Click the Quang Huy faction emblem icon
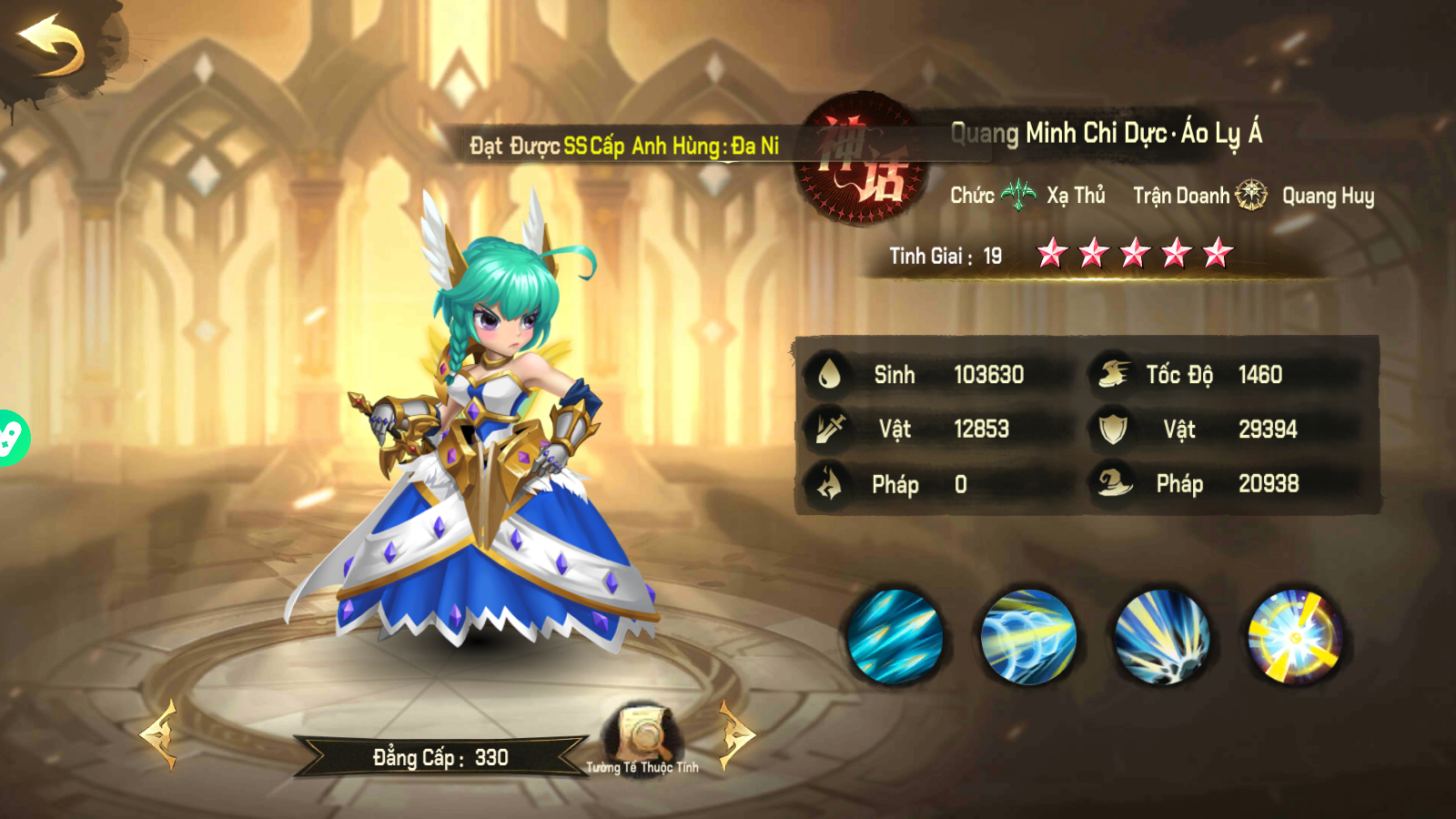Screen dimensions: 1456x819 click(x=1253, y=194)
